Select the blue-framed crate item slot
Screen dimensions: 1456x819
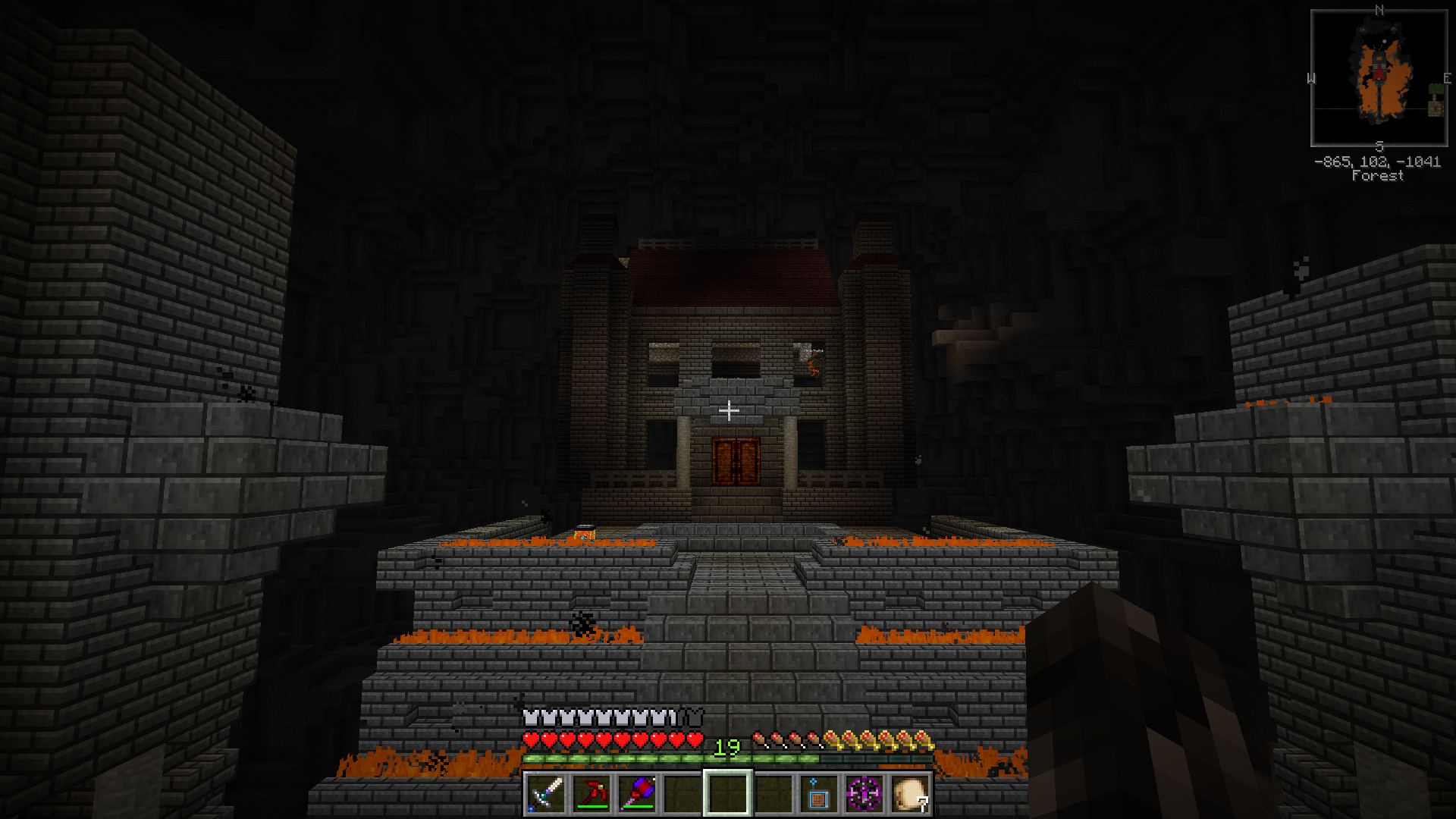click(x=818, y=793)
